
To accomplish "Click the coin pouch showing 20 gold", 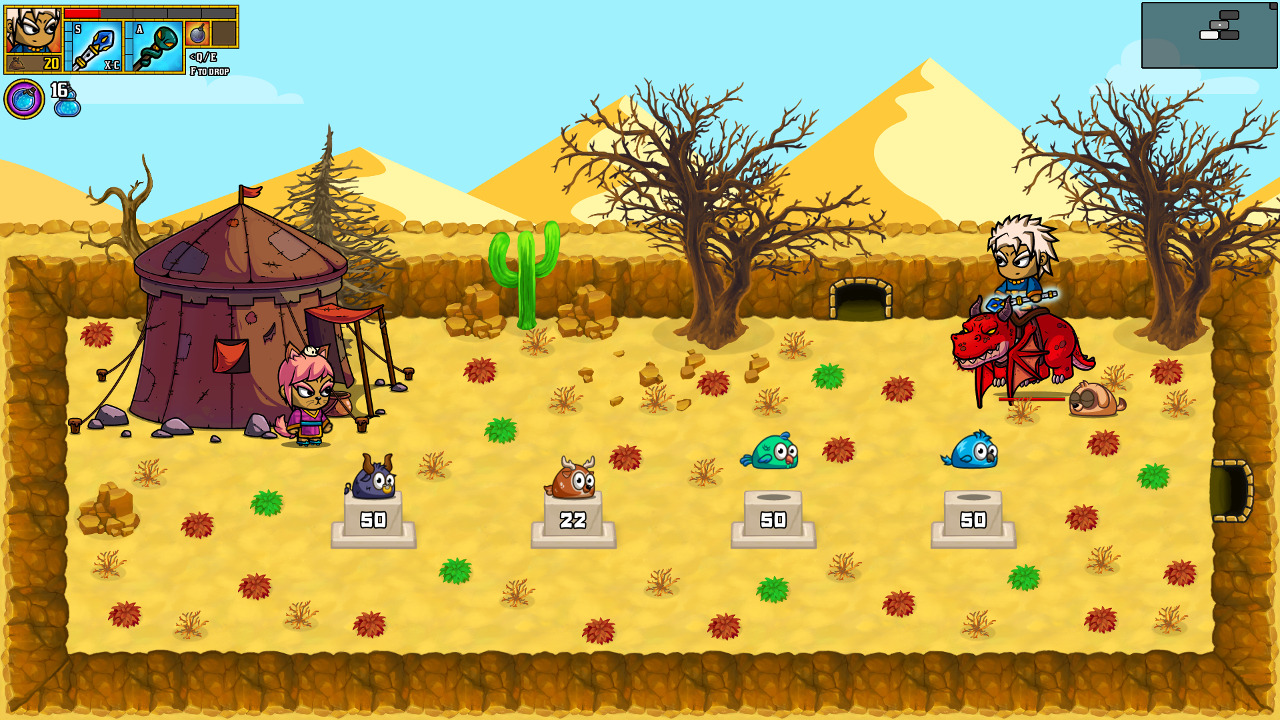I will click(x=32, y=60).
